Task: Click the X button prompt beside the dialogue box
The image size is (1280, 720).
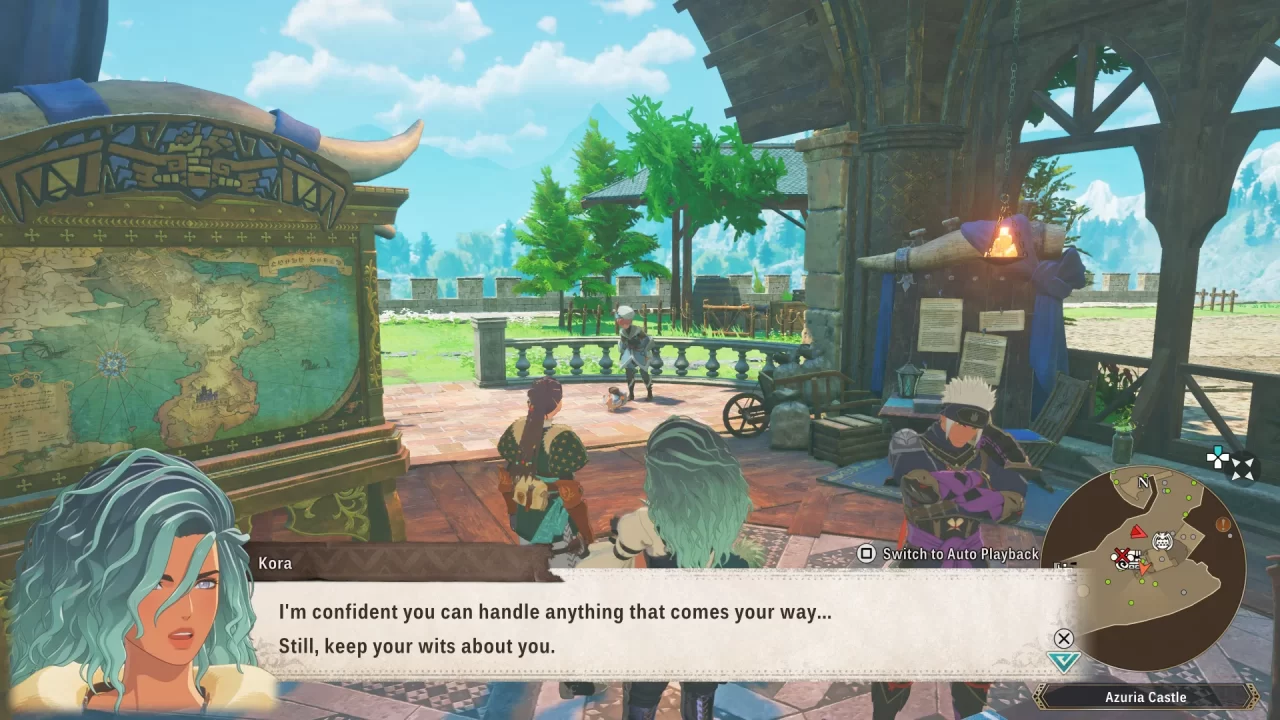Action: (1063, 639)
